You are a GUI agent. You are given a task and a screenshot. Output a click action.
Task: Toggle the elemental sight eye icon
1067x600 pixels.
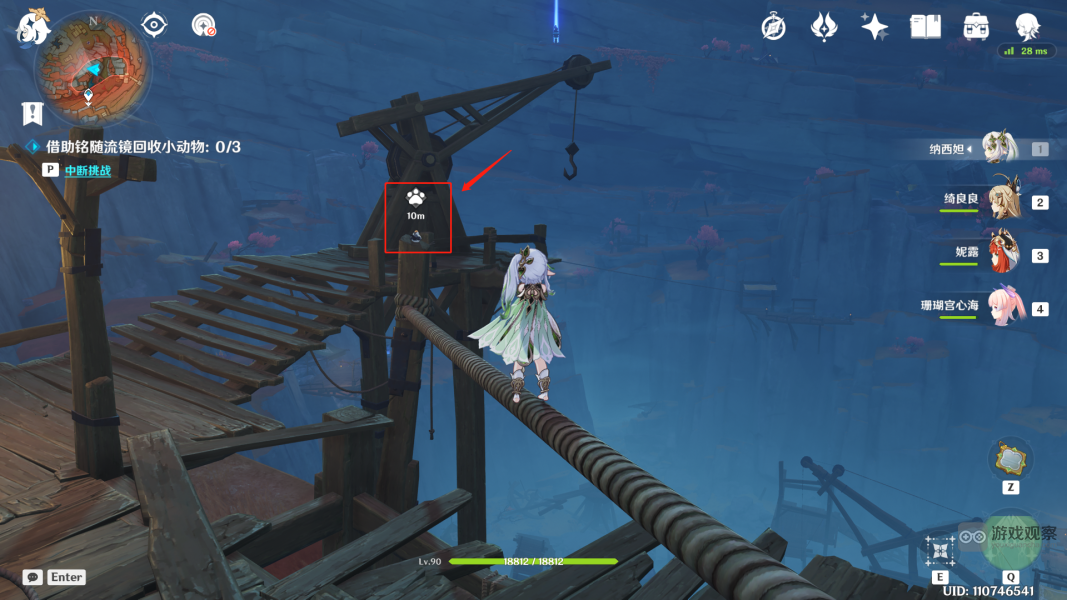click(x=154, y=25)
